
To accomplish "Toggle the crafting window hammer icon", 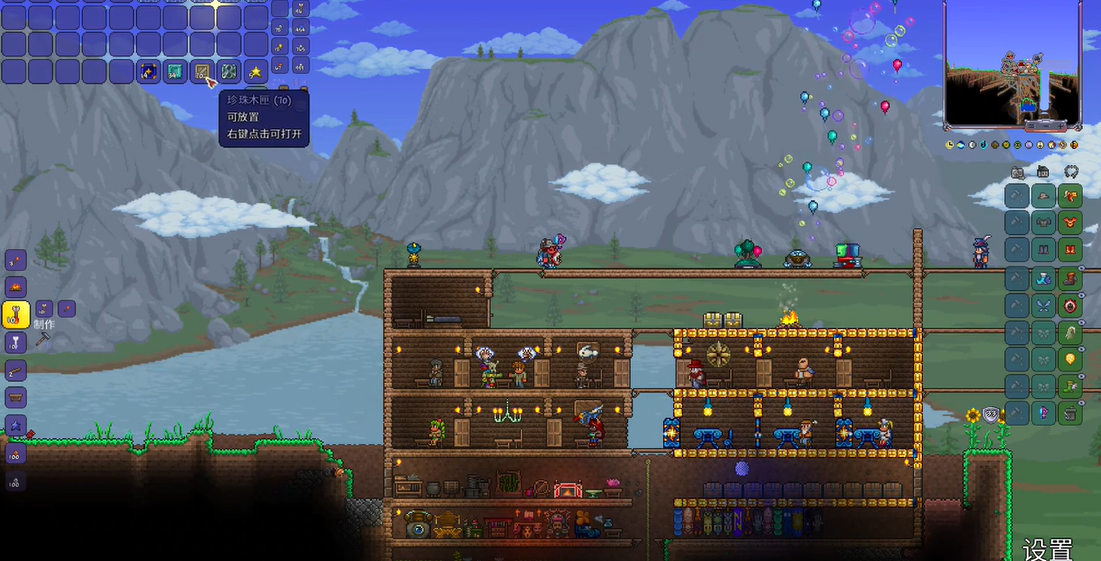I will 43,340.
